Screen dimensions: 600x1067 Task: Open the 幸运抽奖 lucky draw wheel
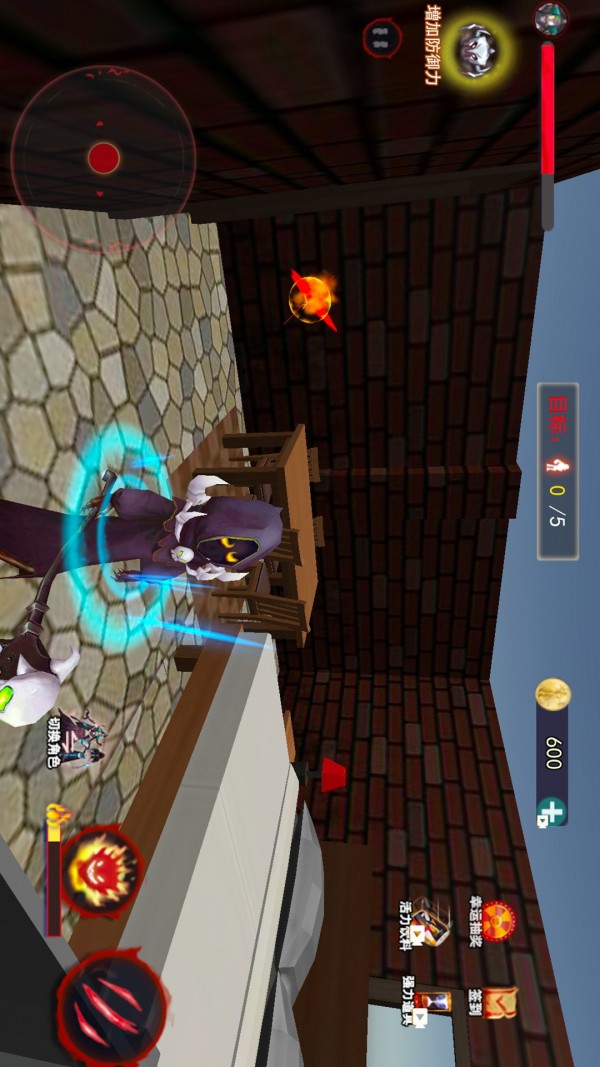pyautogui.click(x=497, y=916)
